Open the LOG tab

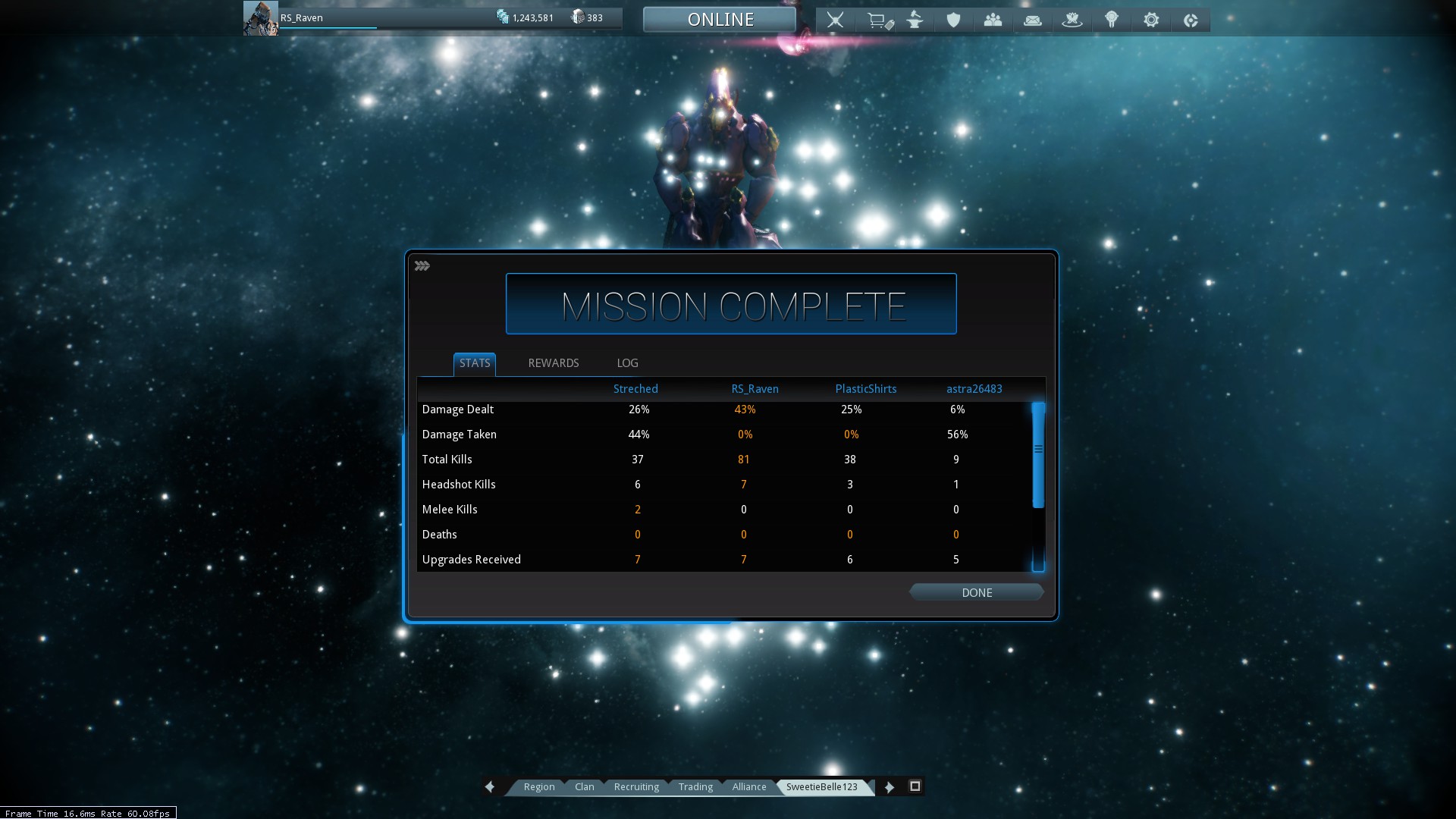tap(627, 363)
